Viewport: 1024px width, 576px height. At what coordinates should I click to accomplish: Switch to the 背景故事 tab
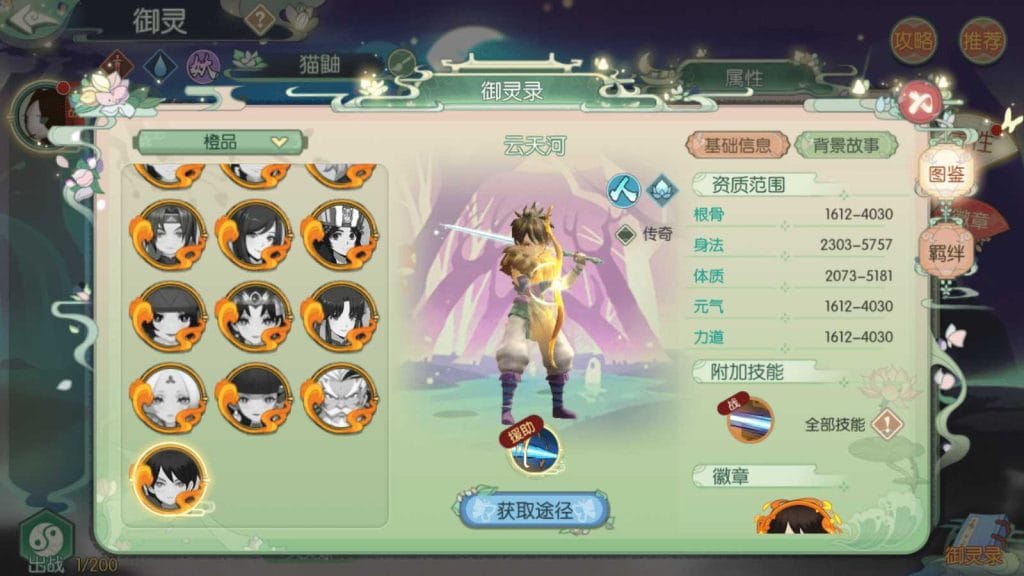point(846,145)
